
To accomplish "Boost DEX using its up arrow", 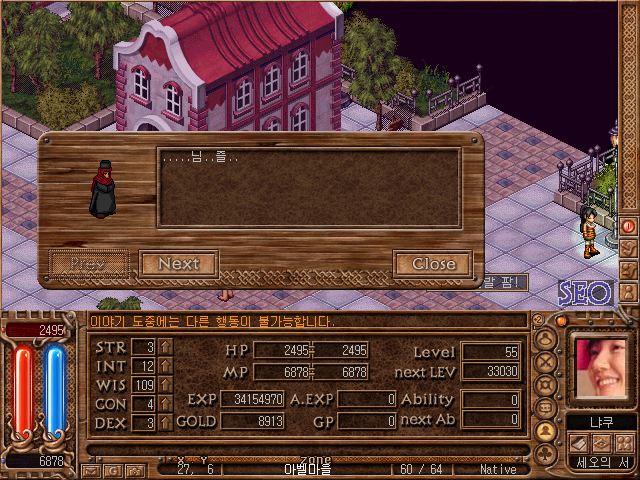I will [165, 423].
